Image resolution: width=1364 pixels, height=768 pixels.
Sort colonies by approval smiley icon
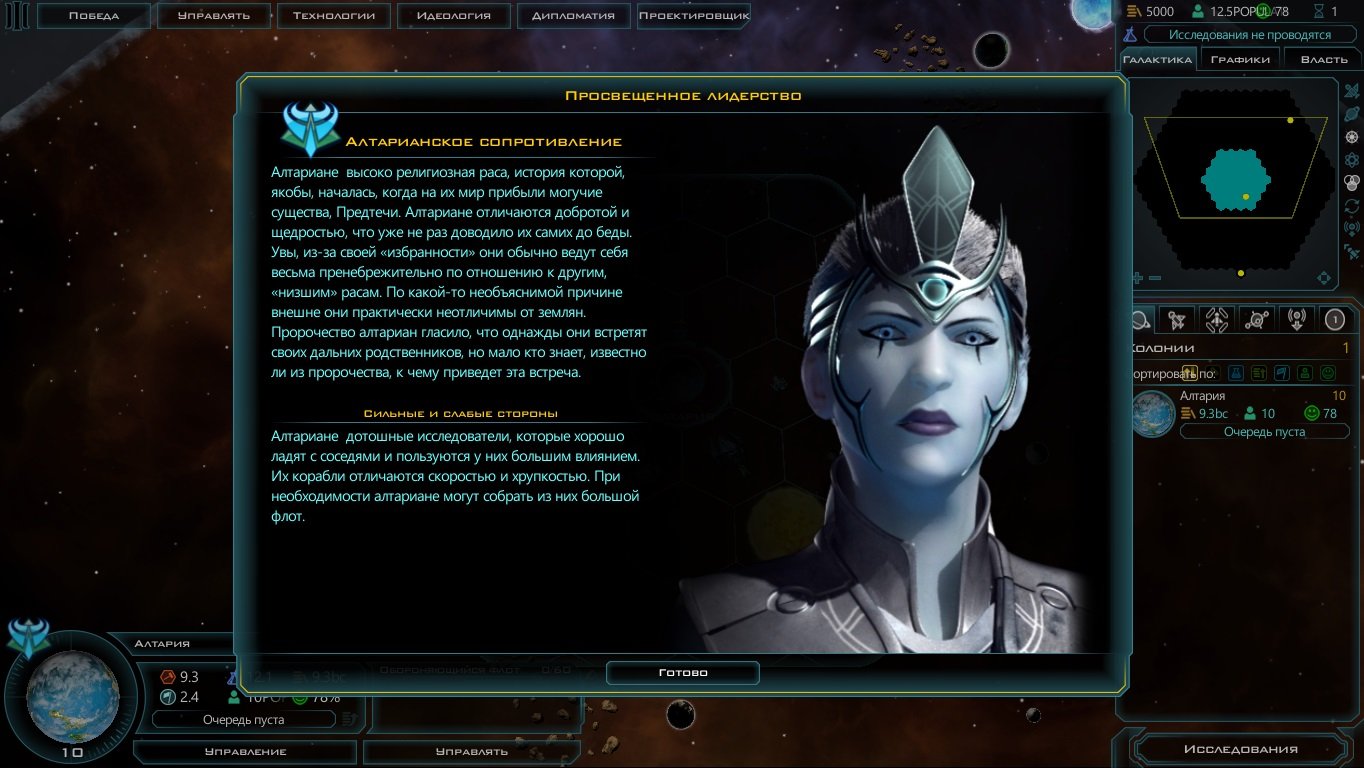[x=1328, y=372]
